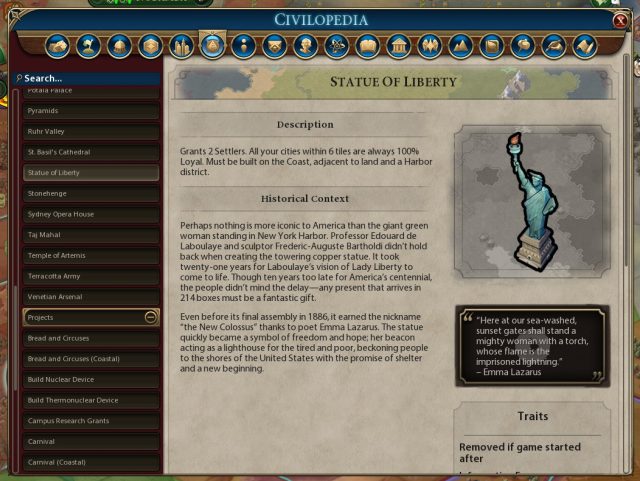This screenshot has height=481, width=640.
Task: Switch to the open book category tab
Action: tap(368, 46)
